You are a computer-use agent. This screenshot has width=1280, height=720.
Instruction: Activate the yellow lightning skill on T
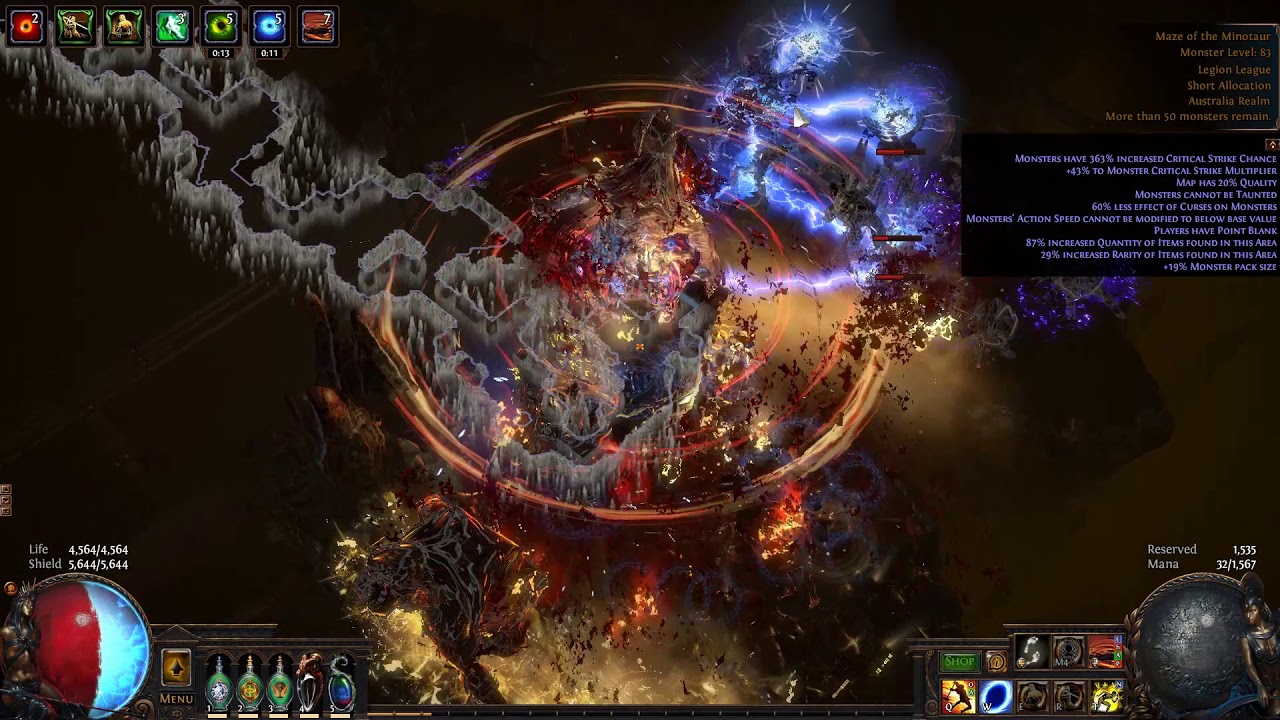(x=1105, y=696)
